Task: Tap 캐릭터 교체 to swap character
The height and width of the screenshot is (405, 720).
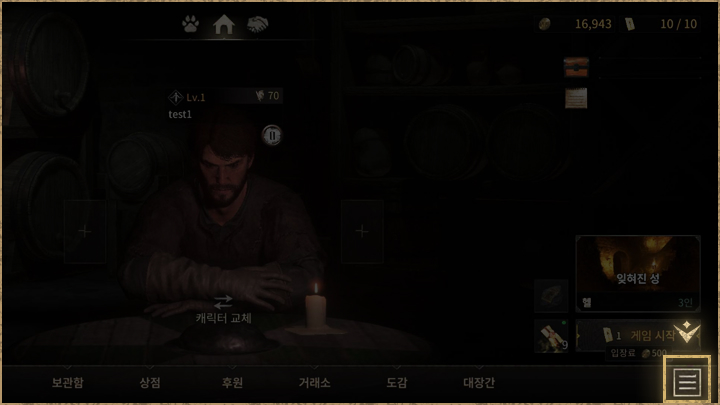Action: 223,309
